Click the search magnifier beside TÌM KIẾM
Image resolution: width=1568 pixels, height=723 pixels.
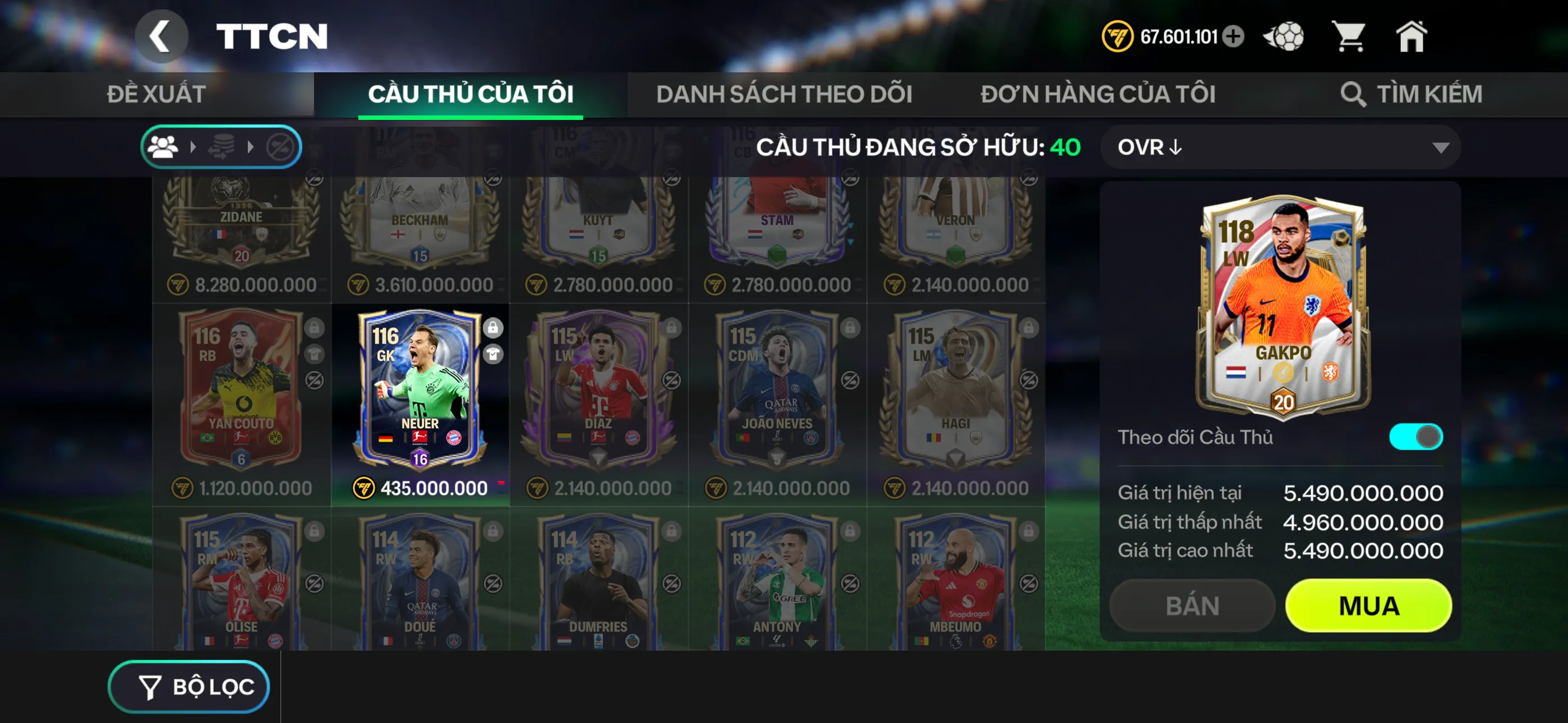click(1355, 94)
